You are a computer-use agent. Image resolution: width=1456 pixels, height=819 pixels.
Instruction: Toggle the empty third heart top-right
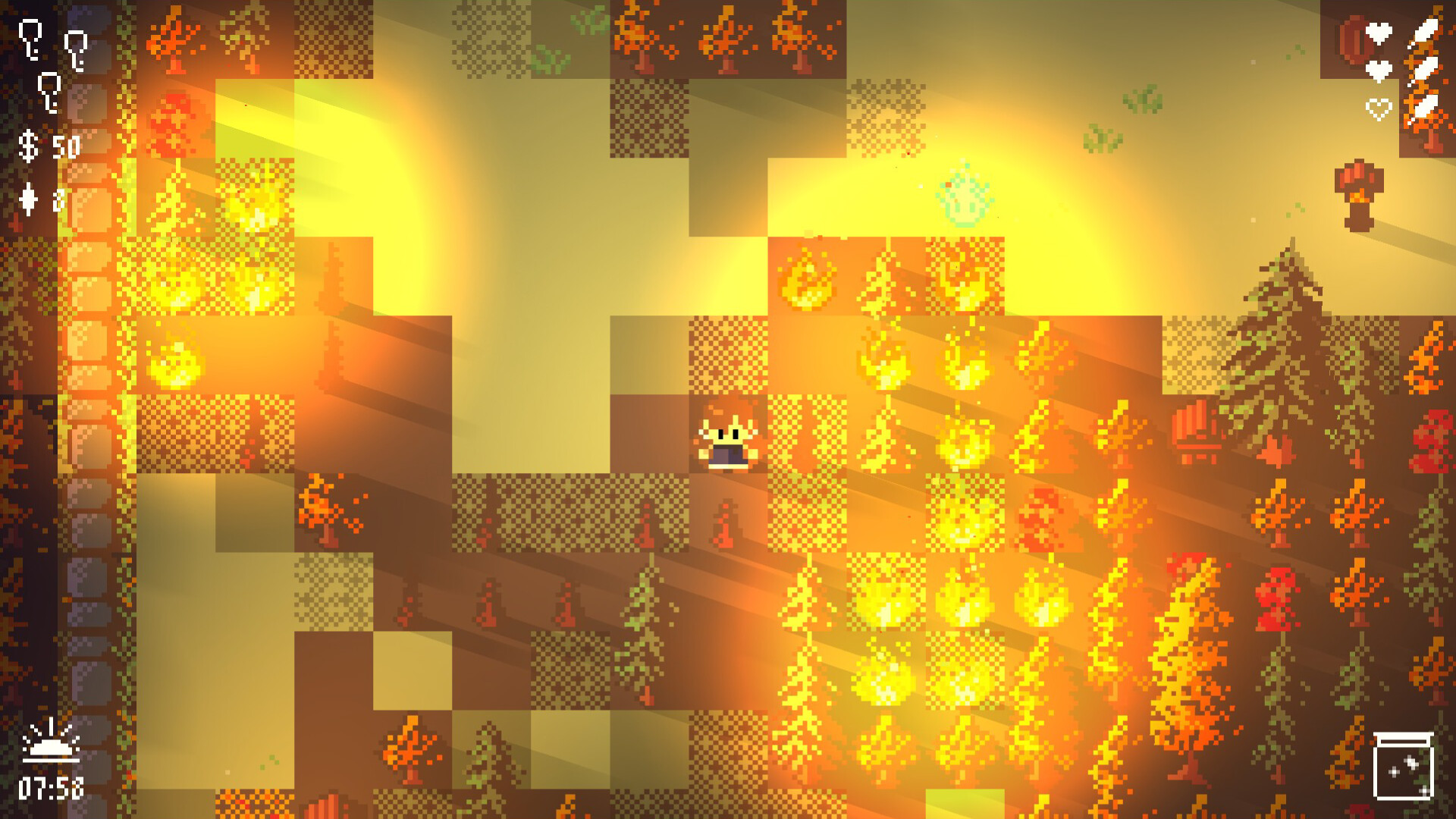tap(1379, 109)
